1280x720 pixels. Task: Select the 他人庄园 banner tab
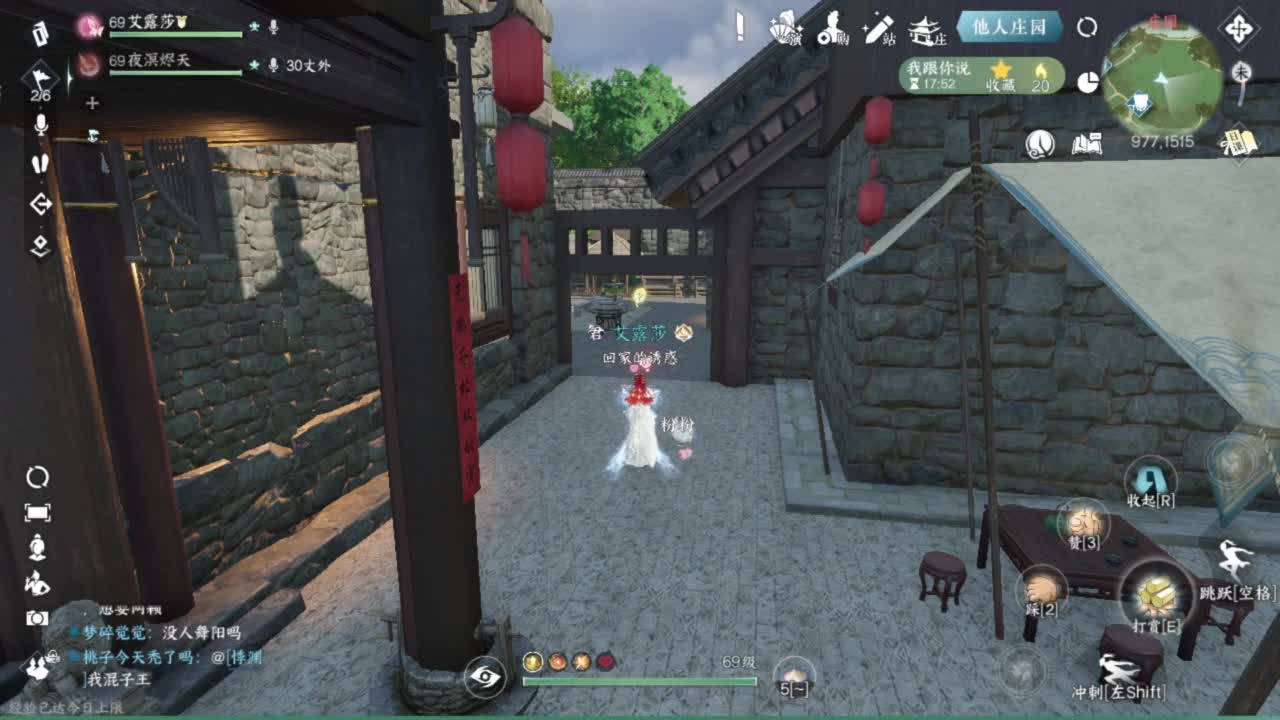1010,26
